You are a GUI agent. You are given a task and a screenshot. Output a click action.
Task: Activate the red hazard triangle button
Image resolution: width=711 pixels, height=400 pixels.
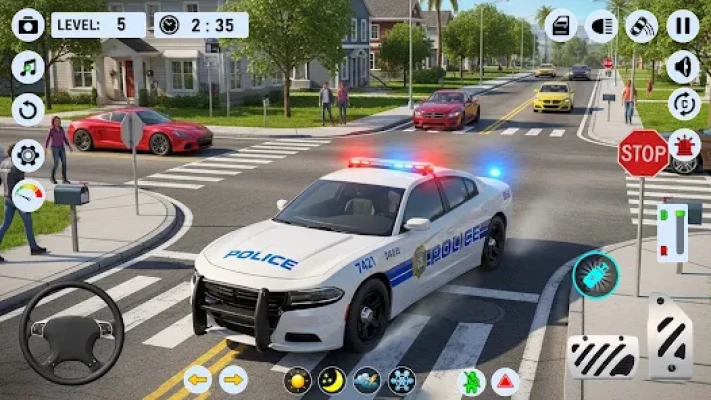(x=505, y=380)
